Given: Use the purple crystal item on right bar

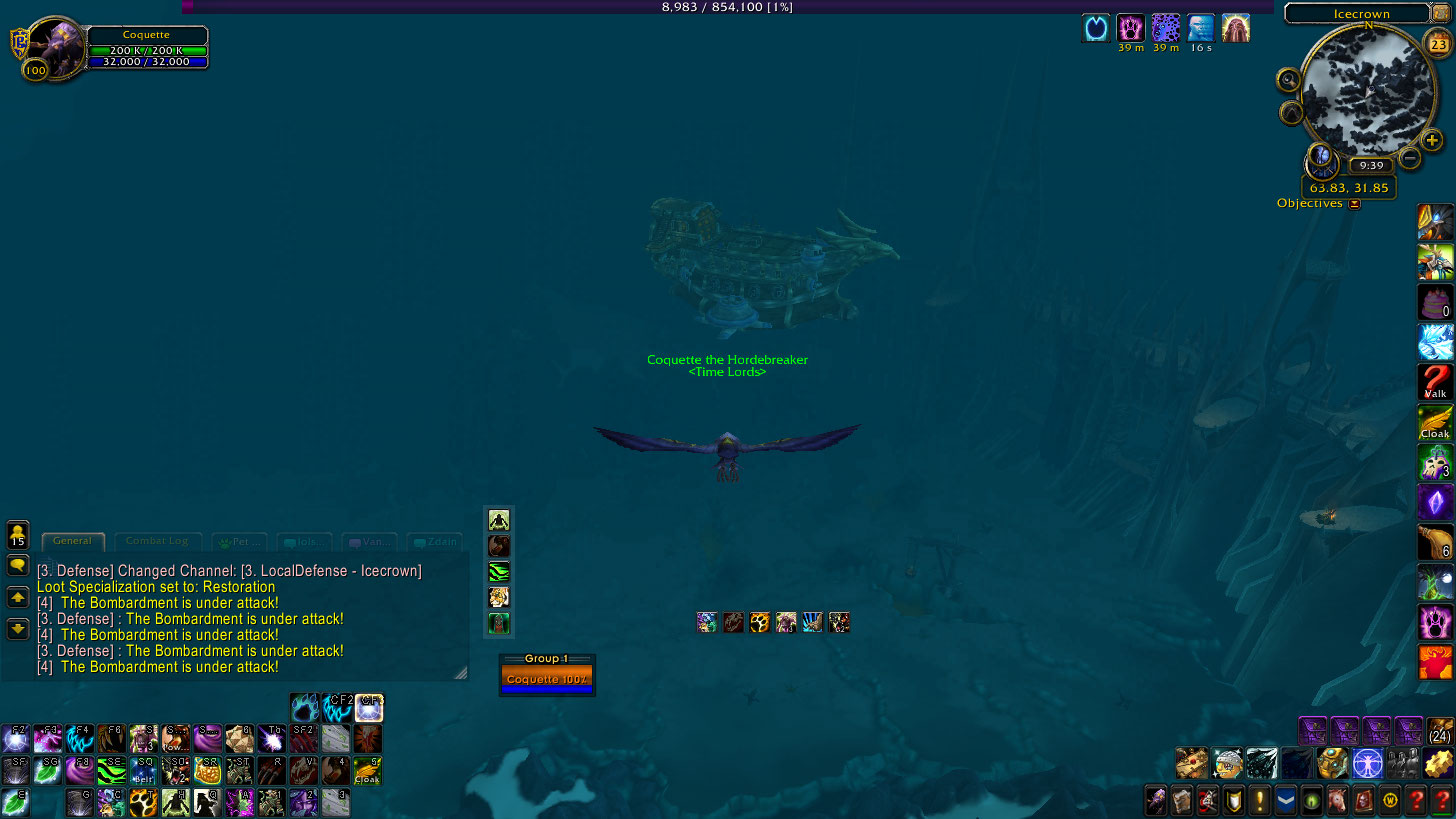Looking at the screenshot, I should pos(1435,502).
